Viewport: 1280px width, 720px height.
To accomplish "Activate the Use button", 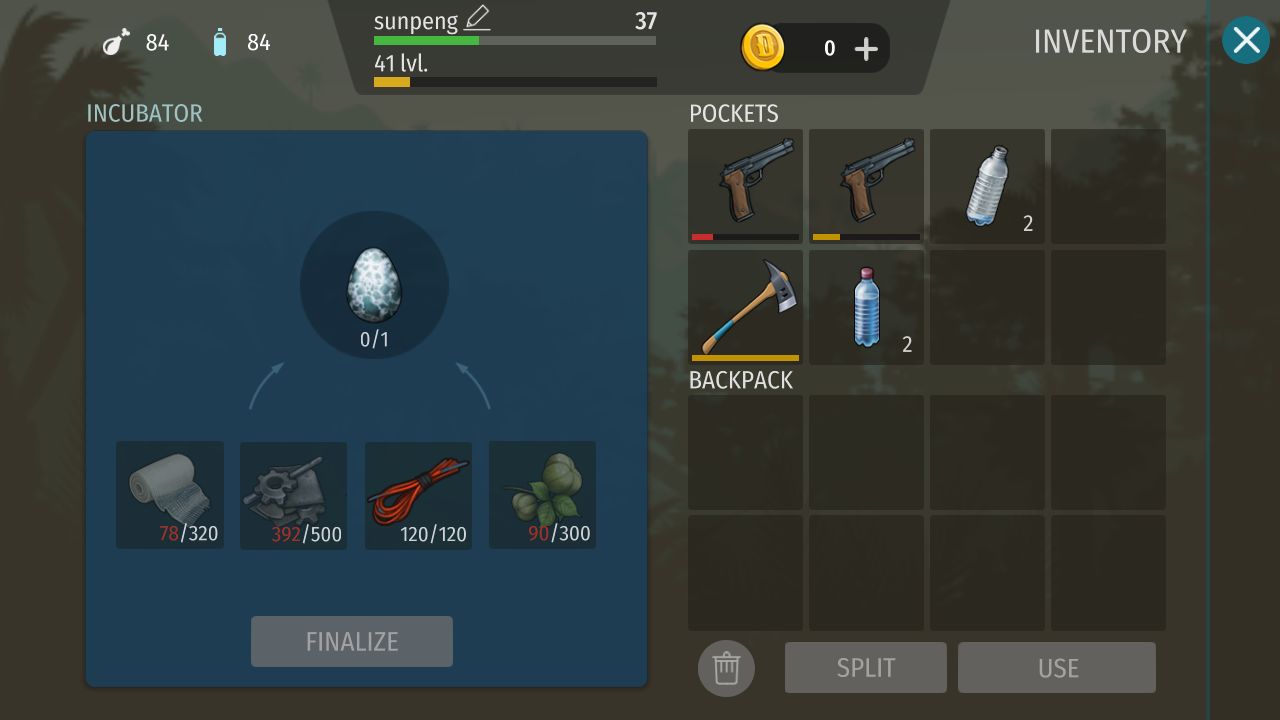I will (x=1057, y=668).
